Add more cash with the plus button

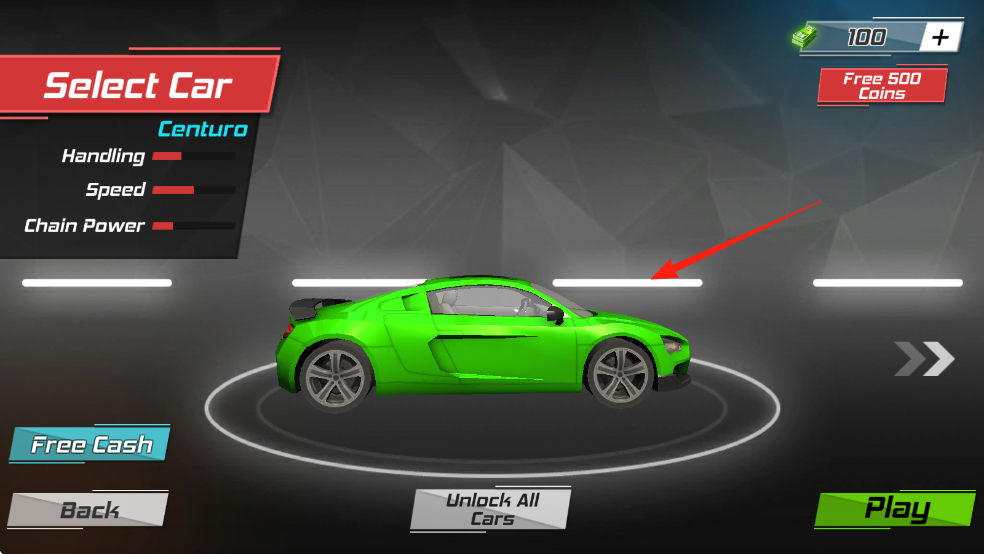coord(940,38)
